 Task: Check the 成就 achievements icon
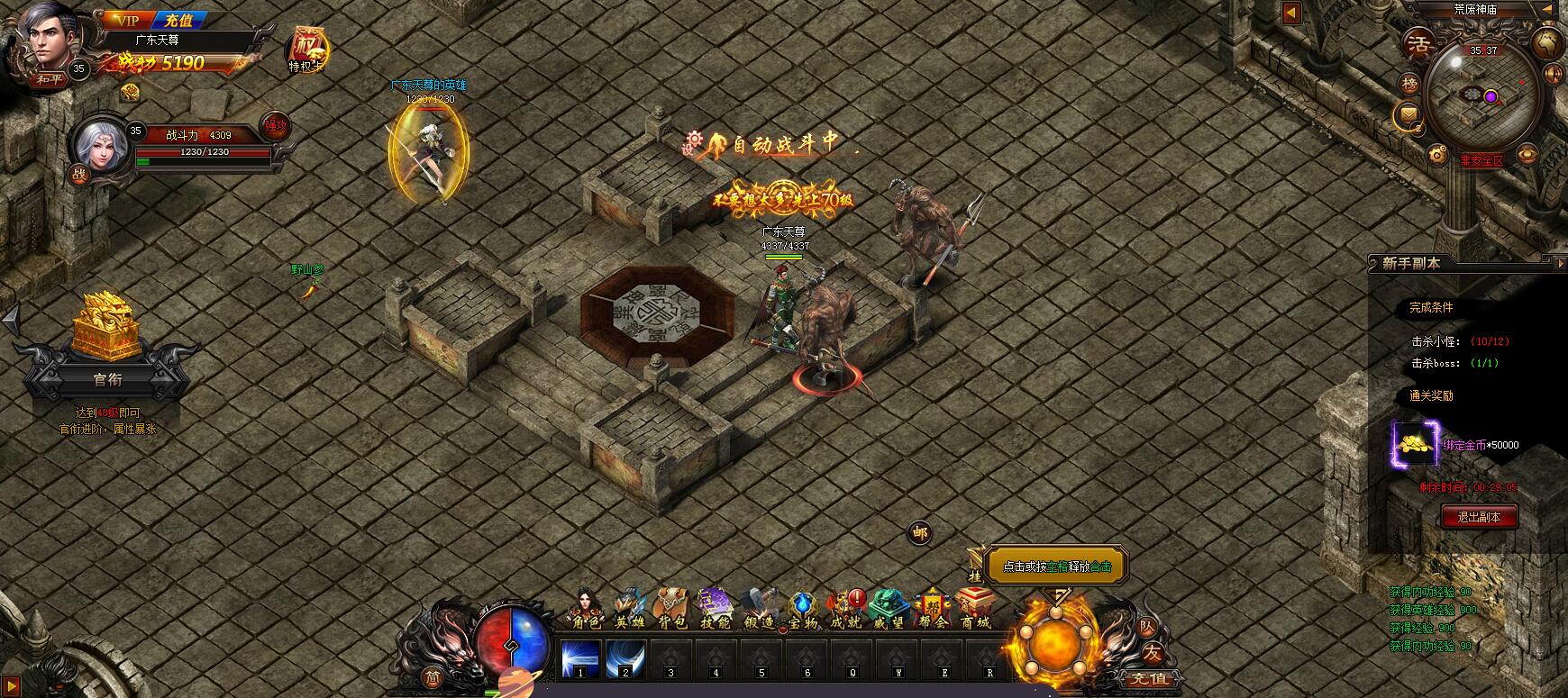(x=845, y=610)
